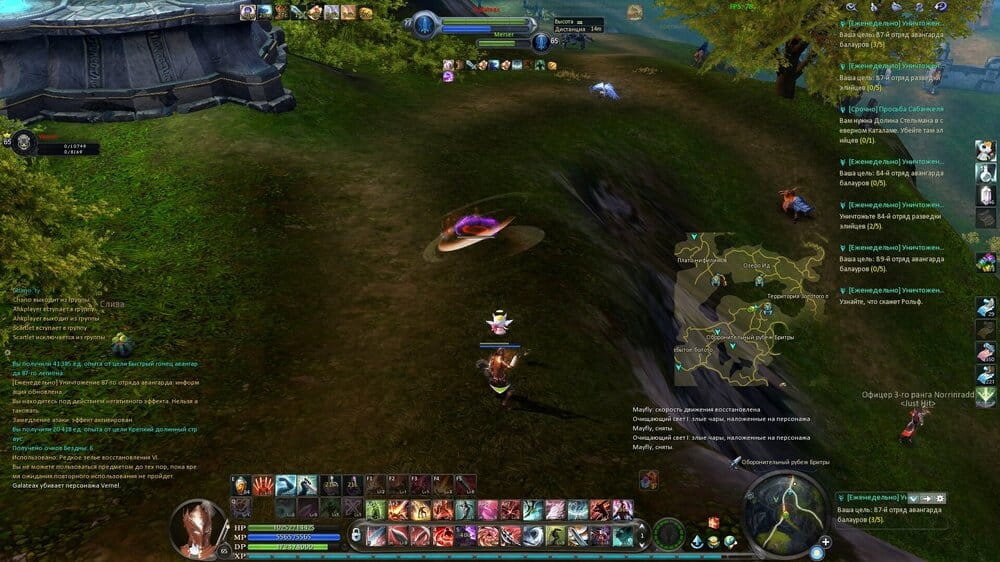The width and height of the screenshot is (1000, 562).
Task: Open the colorful gem cube icon
Action: tap(985, 260)
